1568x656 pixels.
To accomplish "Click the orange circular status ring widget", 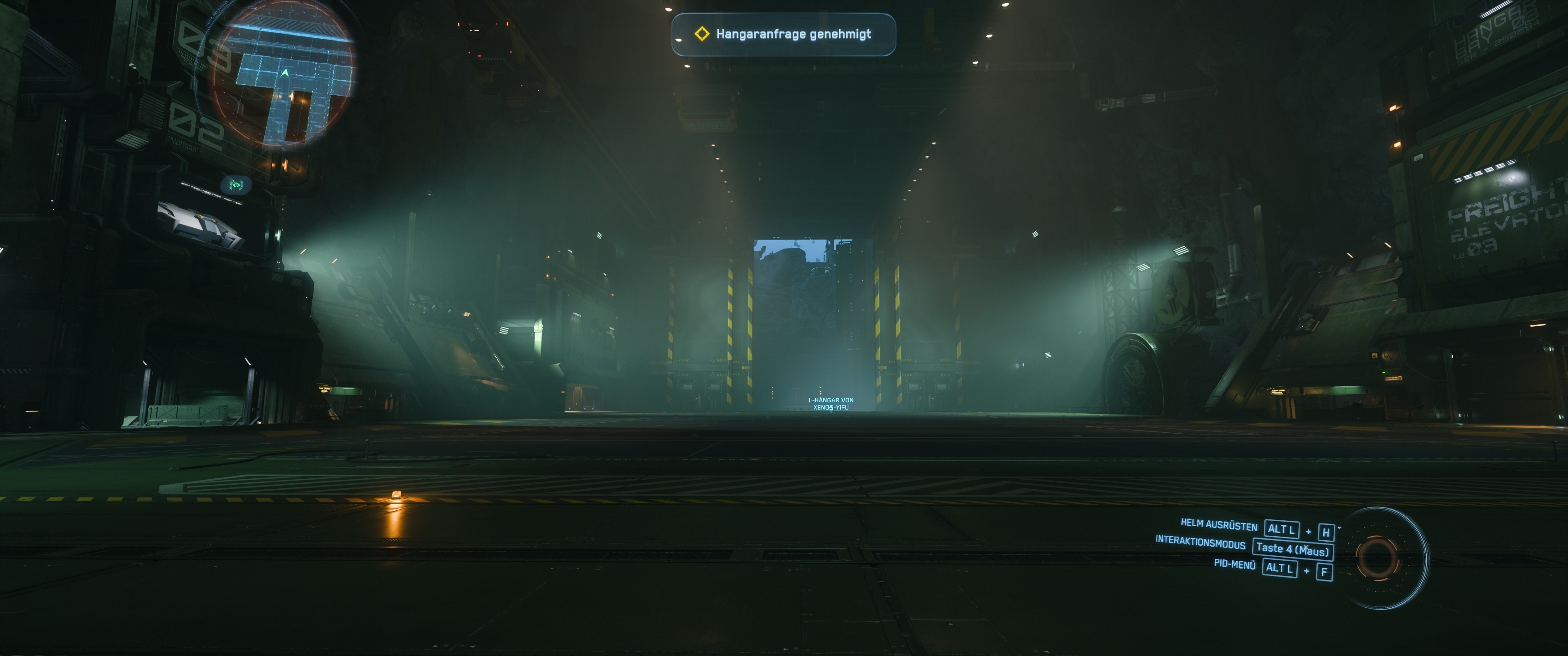I will (1376, 556).
